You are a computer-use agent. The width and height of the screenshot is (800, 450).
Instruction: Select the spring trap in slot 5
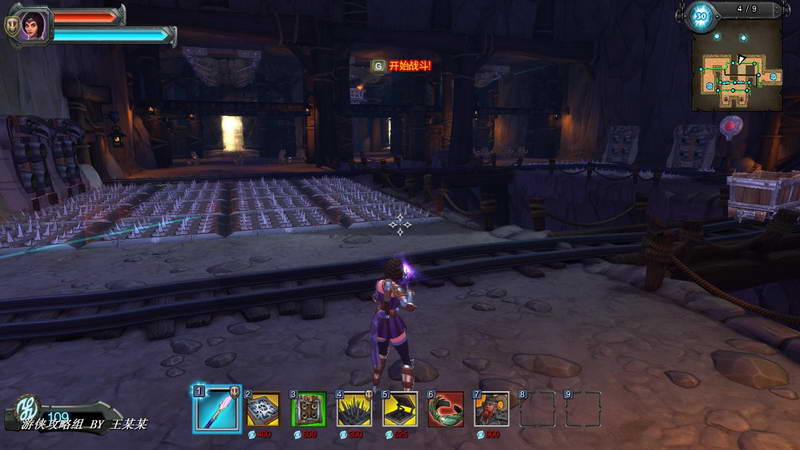[x=399, y=409]
